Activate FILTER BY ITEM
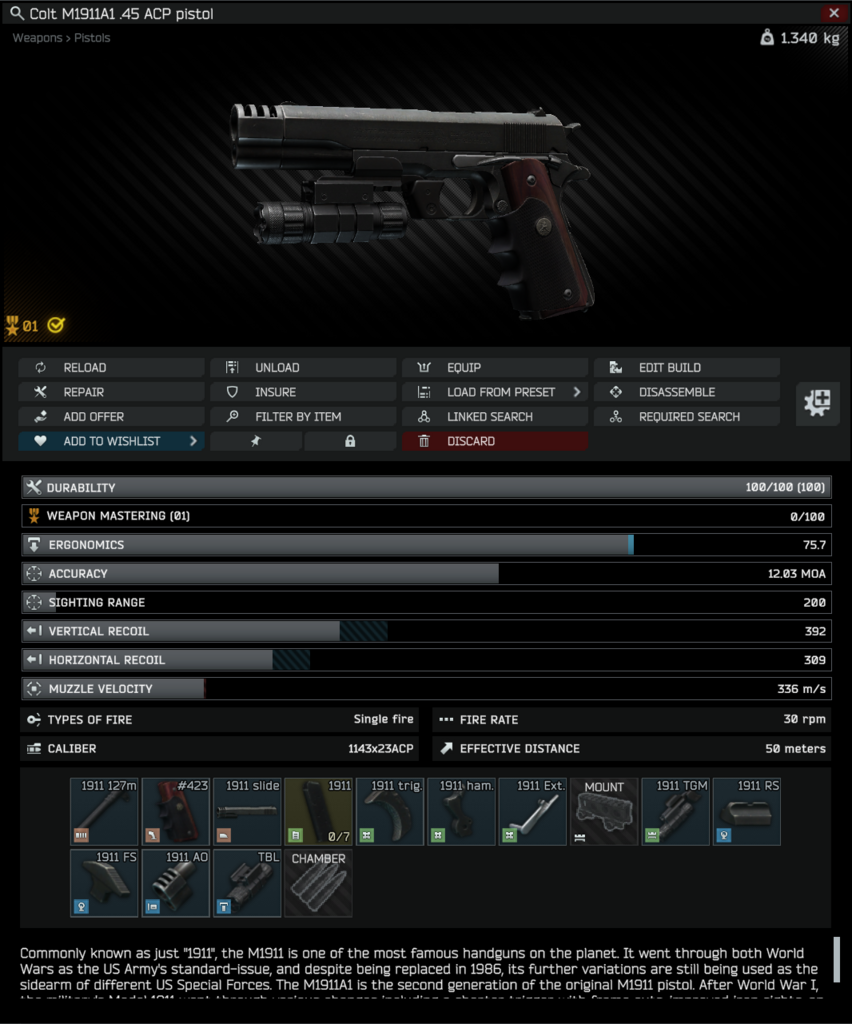The width and height of the screenshot is (852, 1024). pyautogui.click(x=302, y=417)
